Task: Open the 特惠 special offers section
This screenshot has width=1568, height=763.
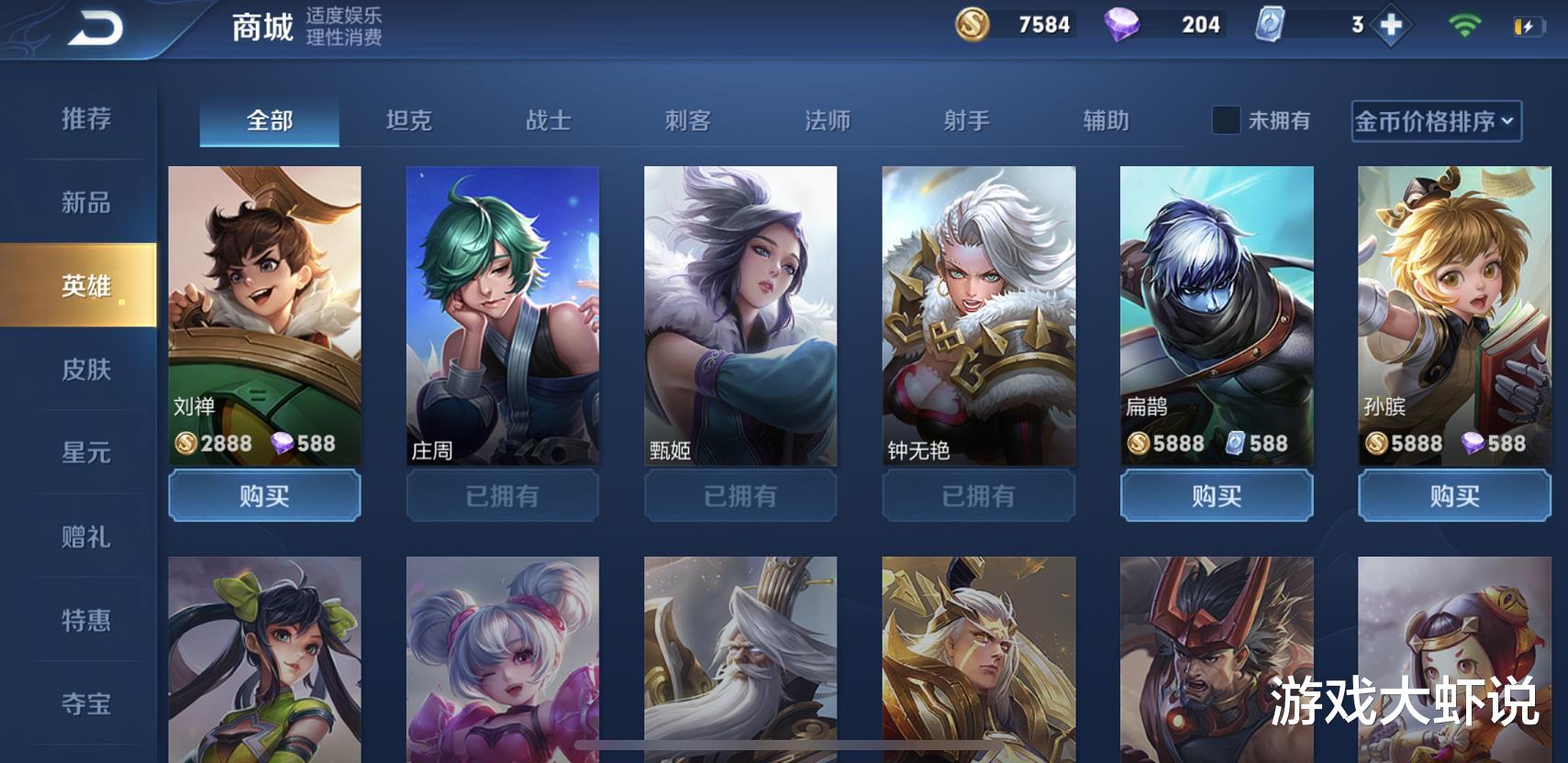Action: tap(86, 619)
